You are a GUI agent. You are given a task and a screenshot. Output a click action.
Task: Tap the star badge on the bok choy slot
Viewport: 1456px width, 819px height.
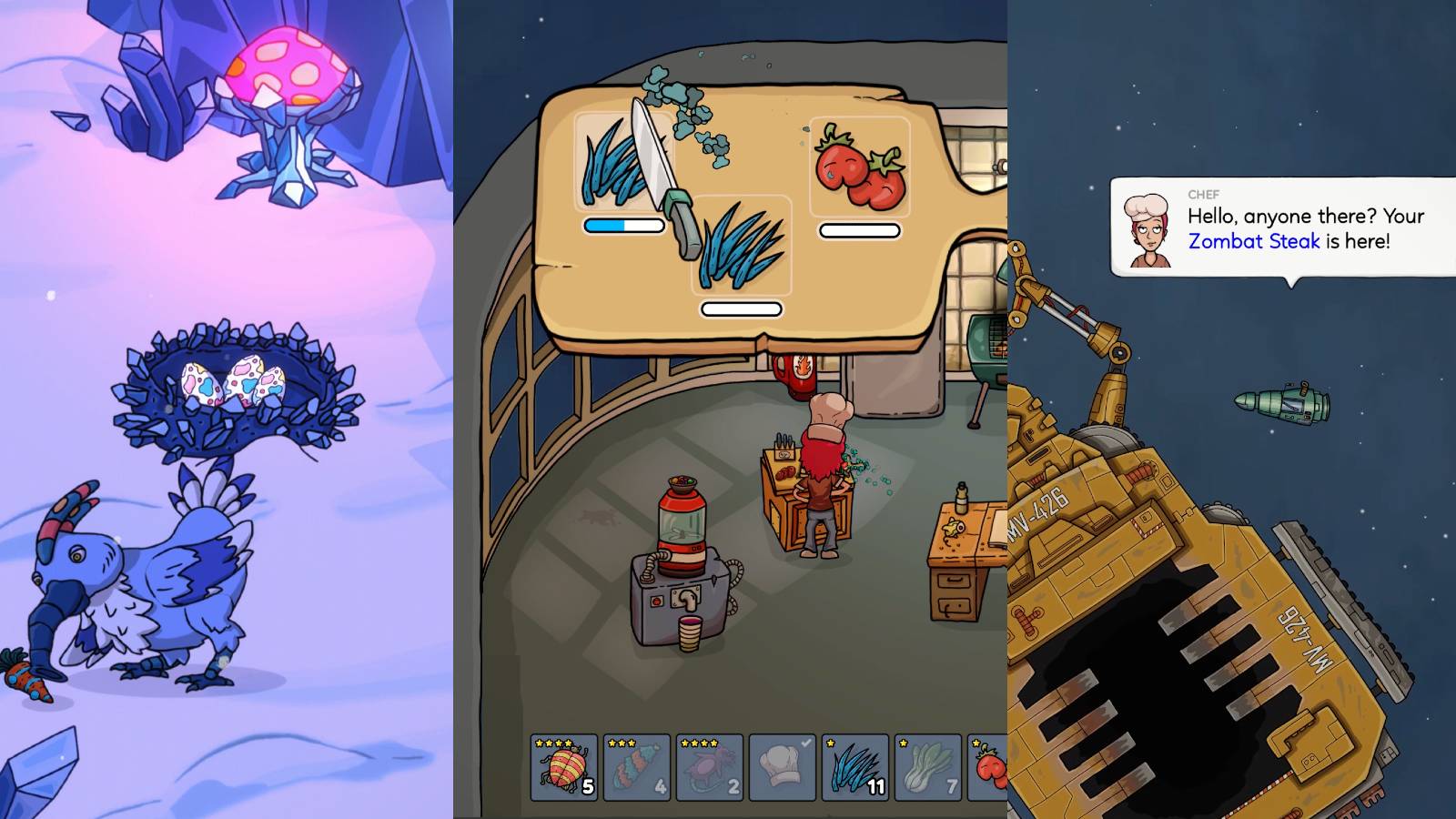tap(901, 743)
